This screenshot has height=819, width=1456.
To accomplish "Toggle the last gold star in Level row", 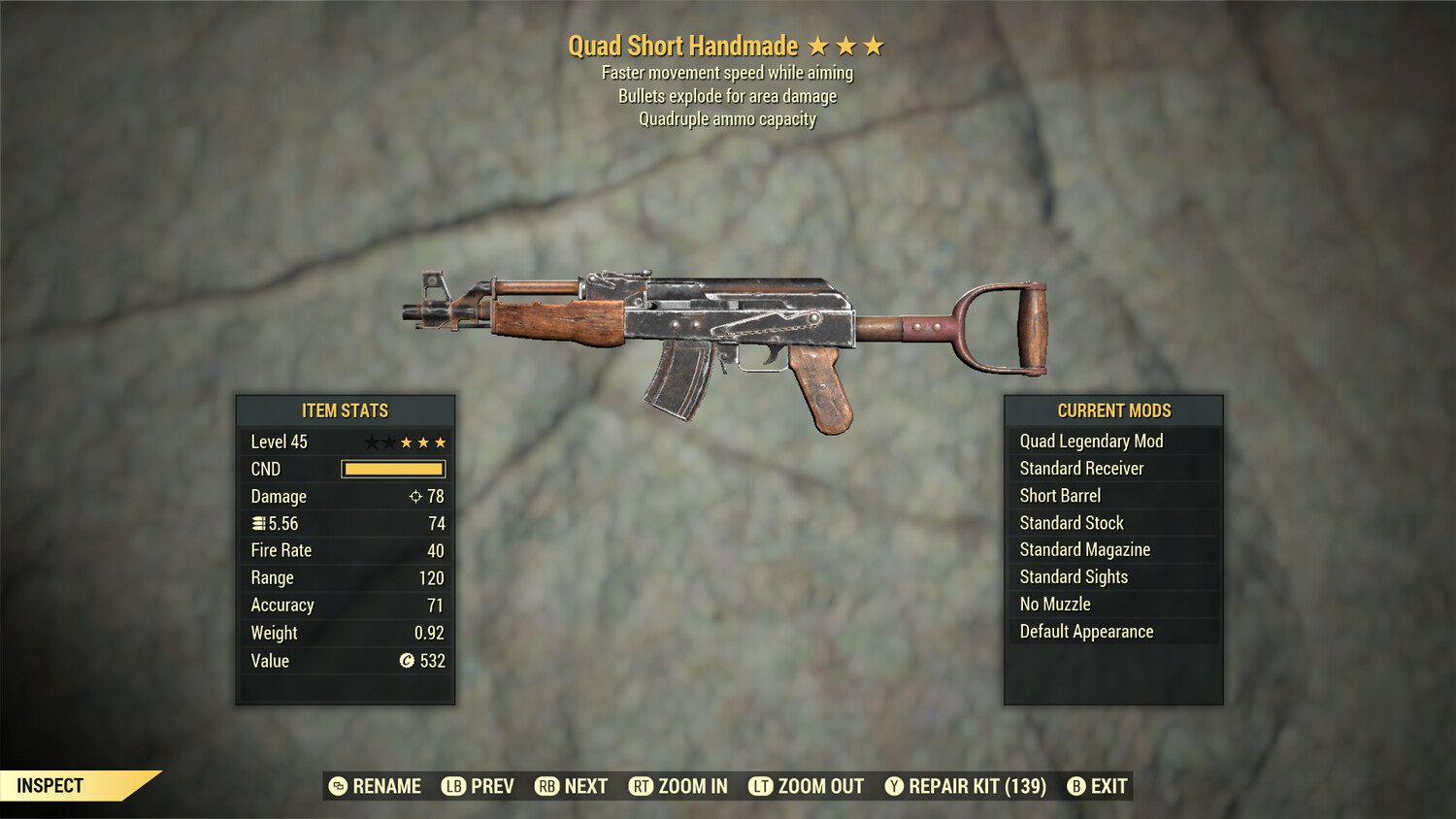I will (x=439, y=442).
